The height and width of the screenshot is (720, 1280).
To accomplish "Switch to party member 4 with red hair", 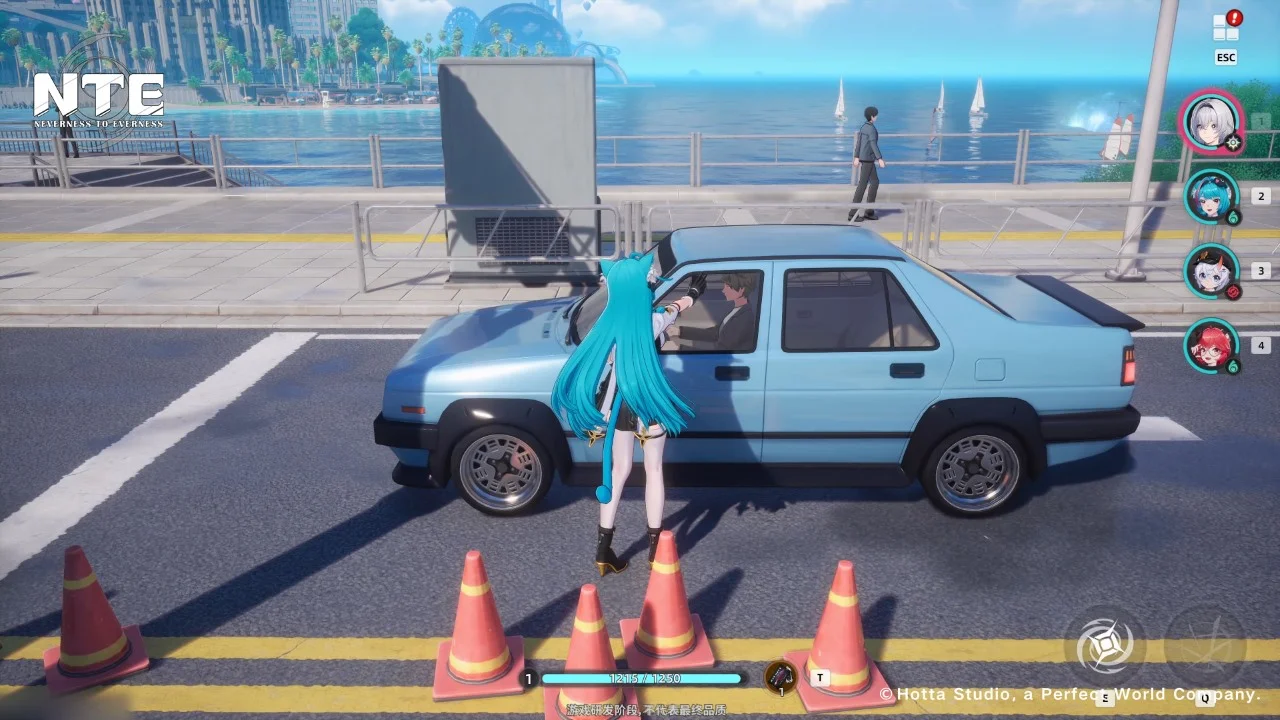I will (x=1209, y=347).
